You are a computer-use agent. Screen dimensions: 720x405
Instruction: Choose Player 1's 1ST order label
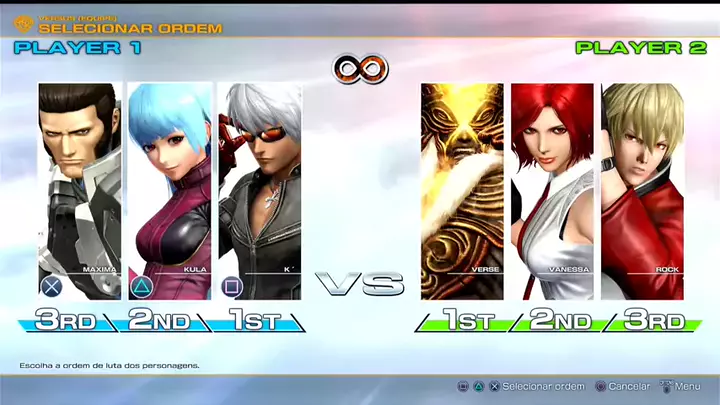tap(252, 321)
